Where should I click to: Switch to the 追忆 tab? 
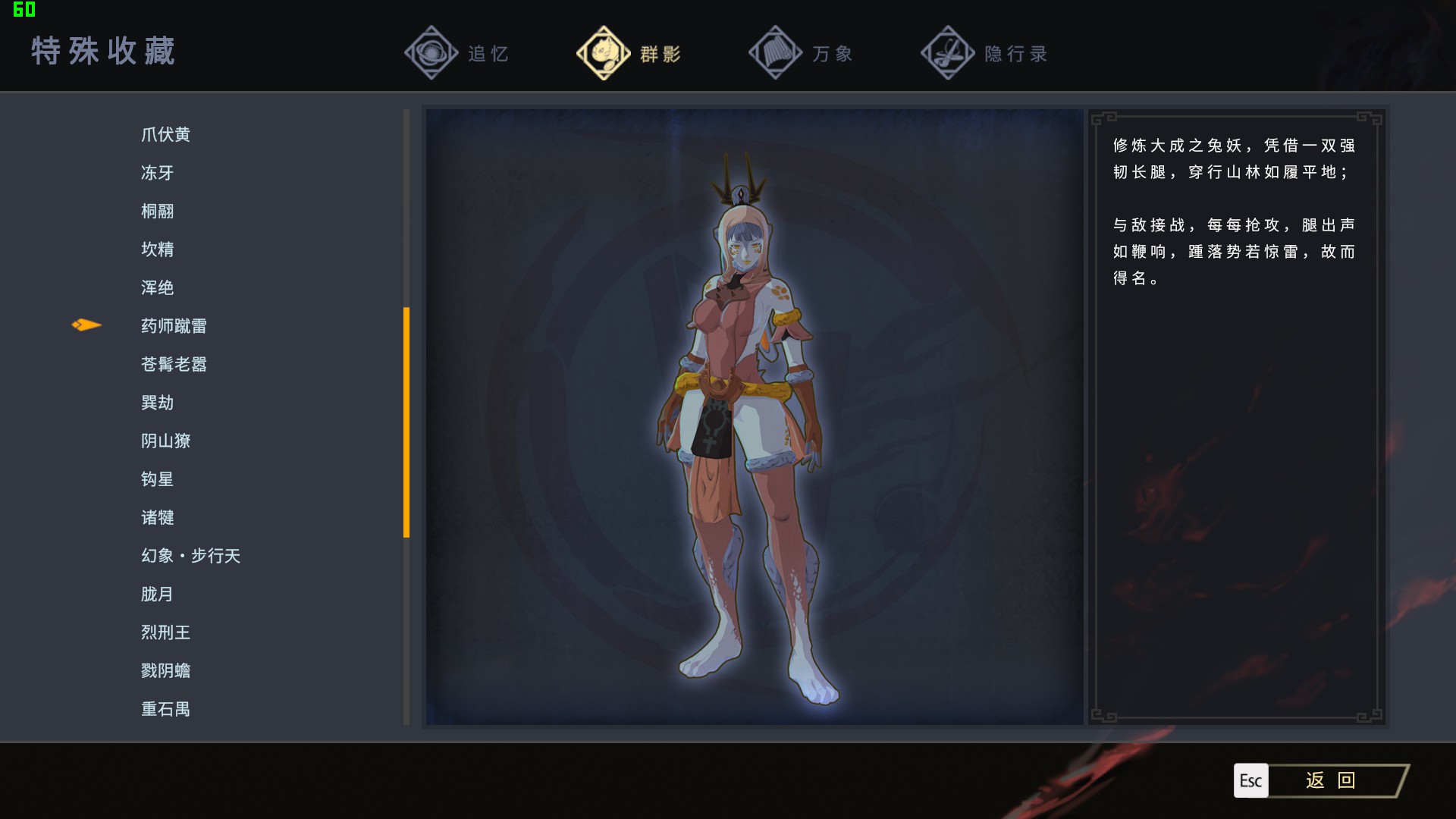457,53
